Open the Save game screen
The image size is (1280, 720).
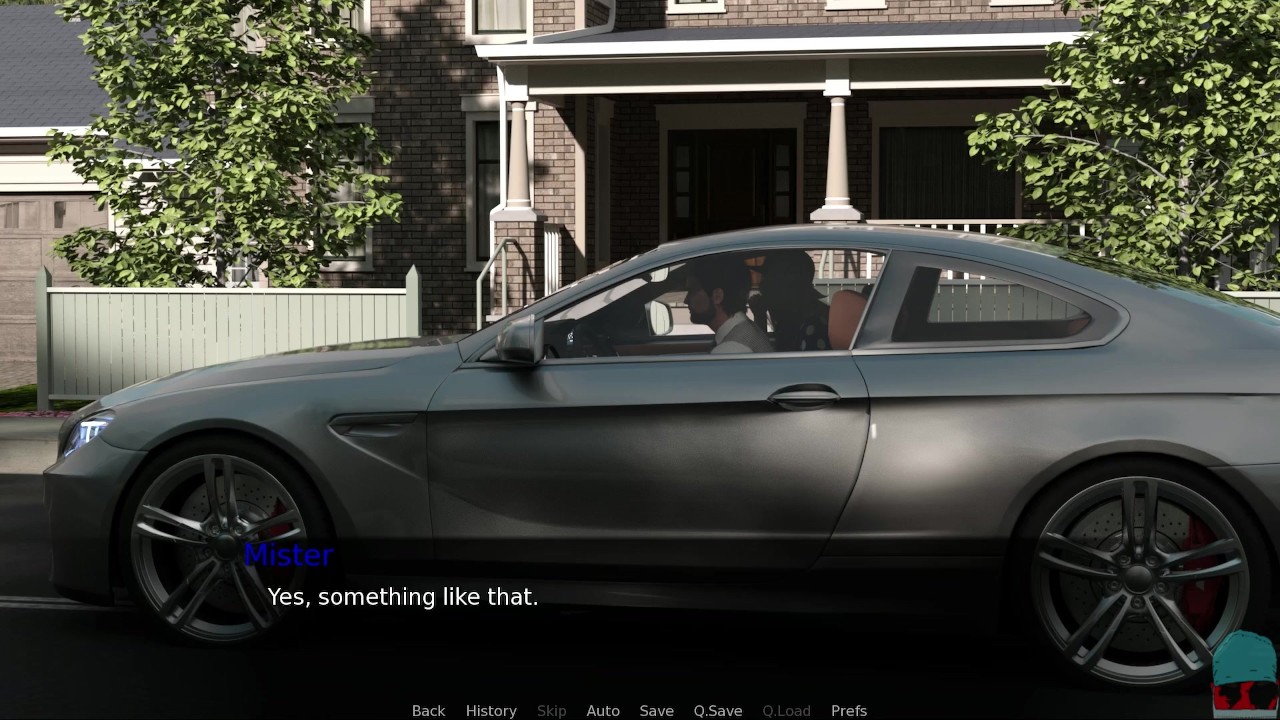(656, 710)
